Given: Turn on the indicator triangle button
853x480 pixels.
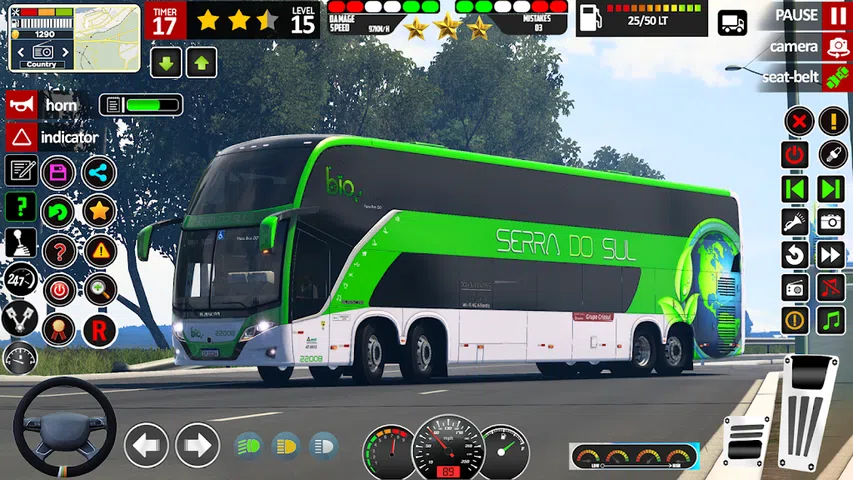Looking at the screenshot, I should [21, 137].
